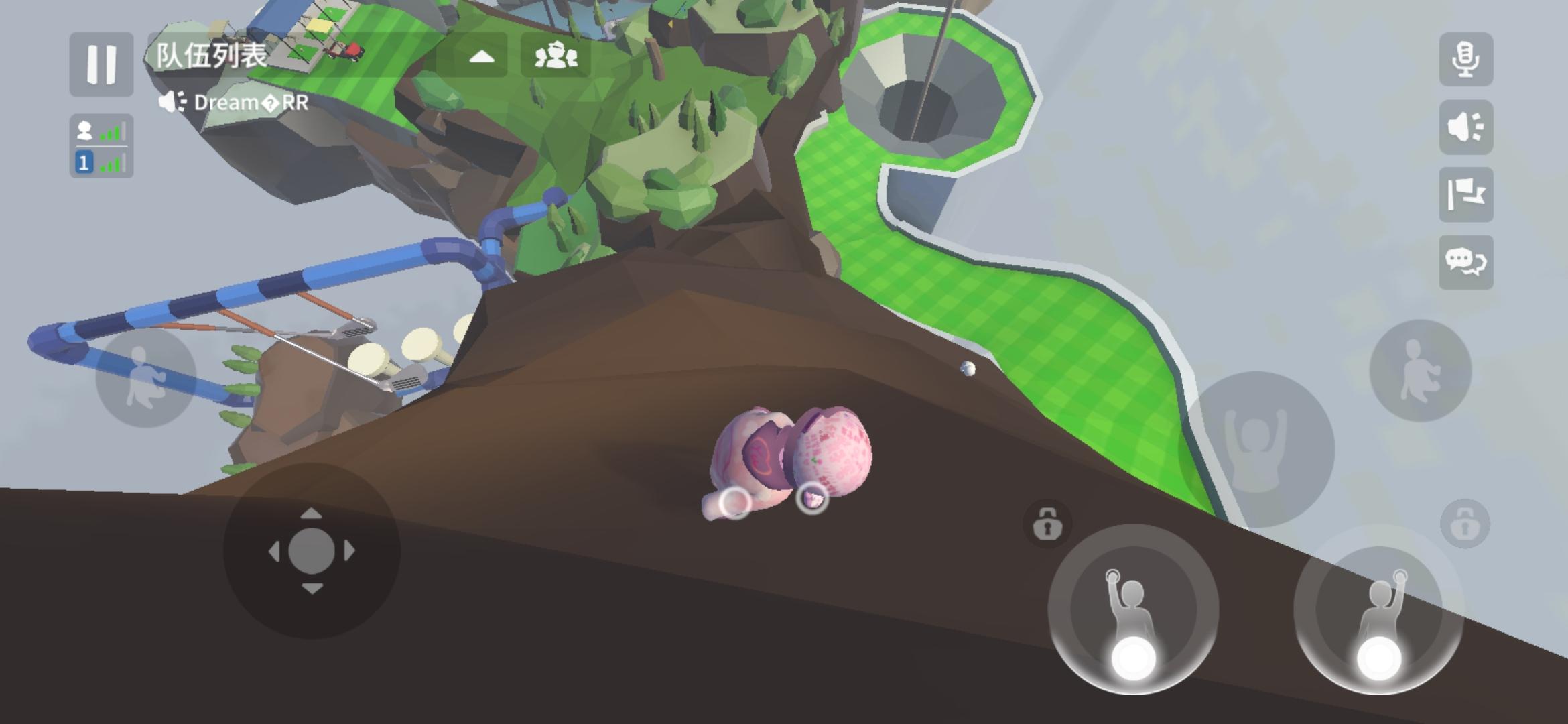Tap the Dream RR song title label
The image size is (1568, 724).
point(250,103)
